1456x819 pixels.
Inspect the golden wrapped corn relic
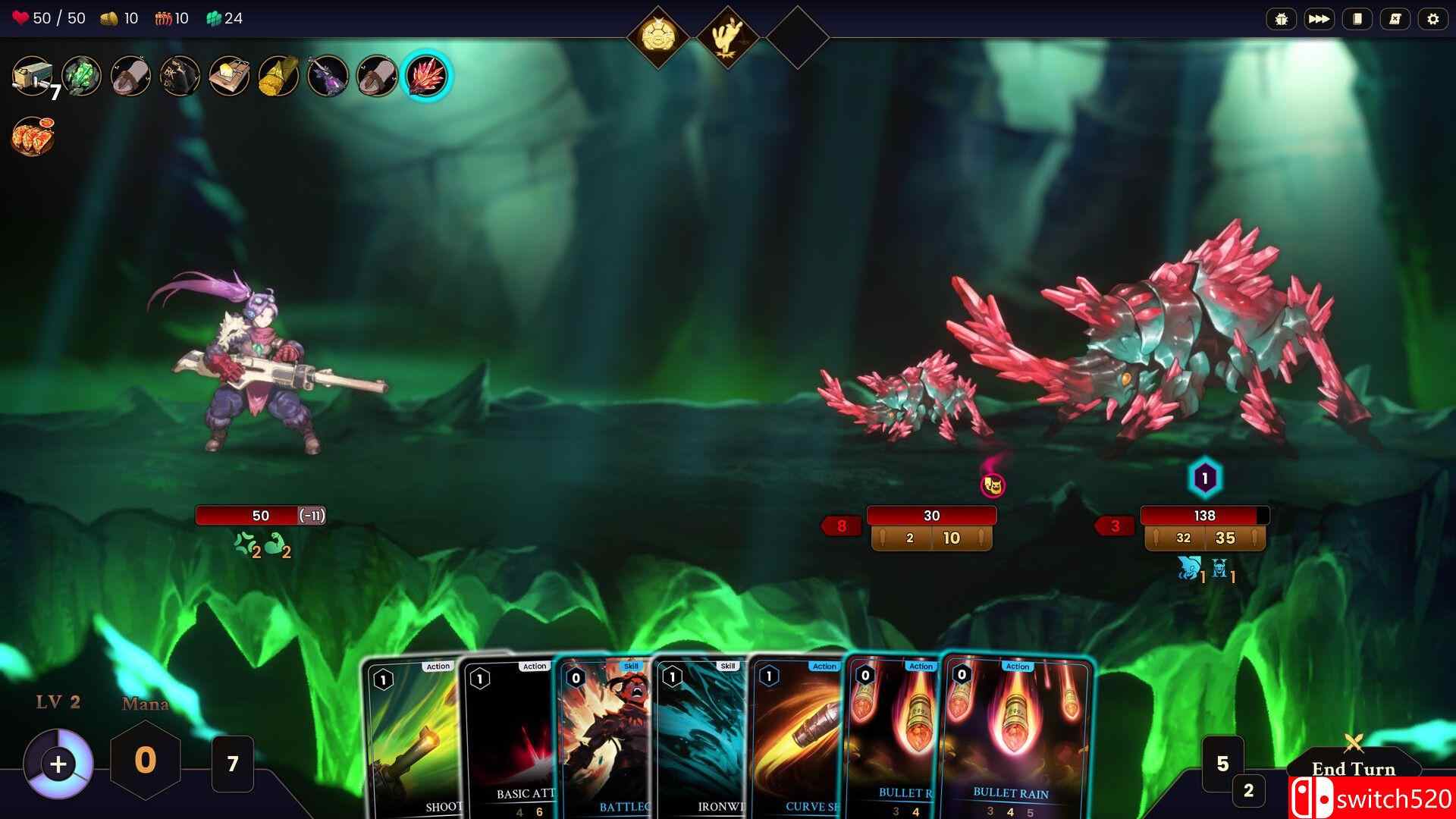(x=278, y=76)
